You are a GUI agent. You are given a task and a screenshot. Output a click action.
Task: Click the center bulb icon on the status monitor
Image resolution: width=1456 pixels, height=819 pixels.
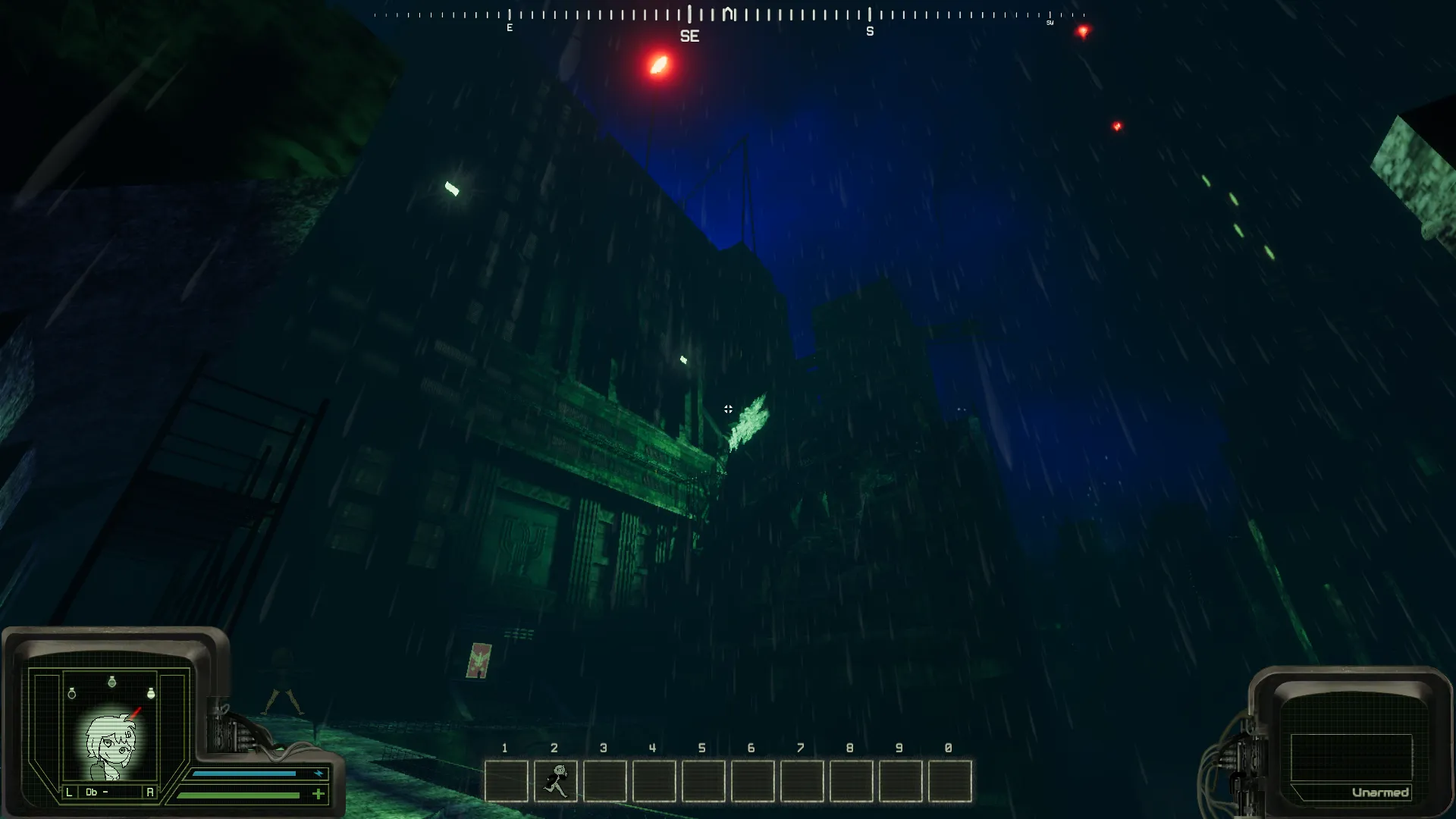click(x=112, y=682)
